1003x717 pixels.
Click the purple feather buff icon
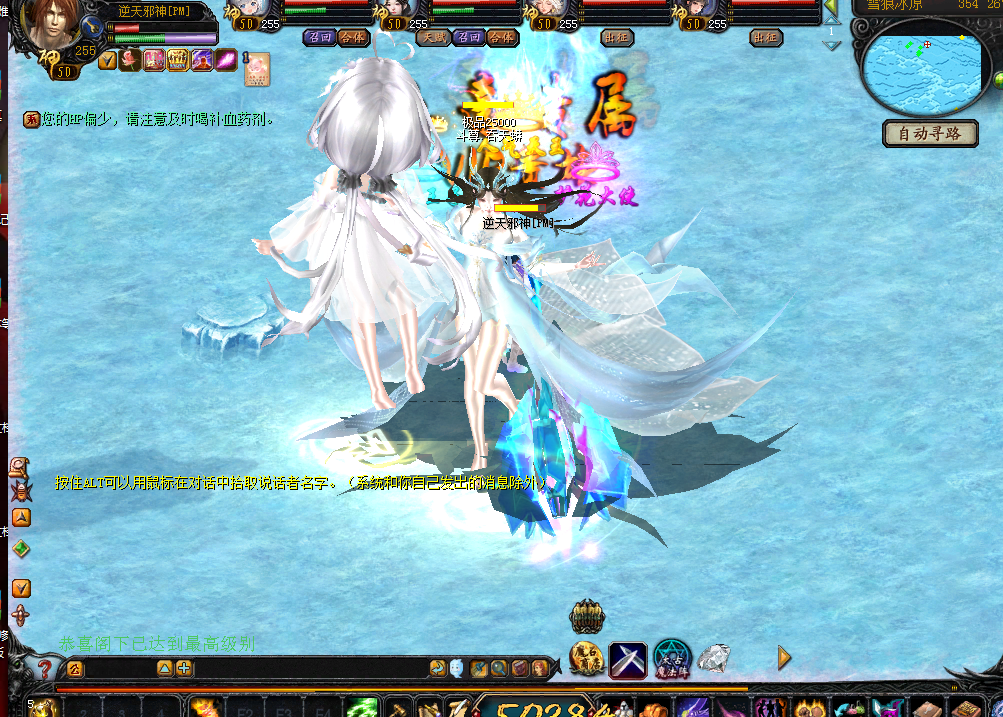click(x=226, y=60)
